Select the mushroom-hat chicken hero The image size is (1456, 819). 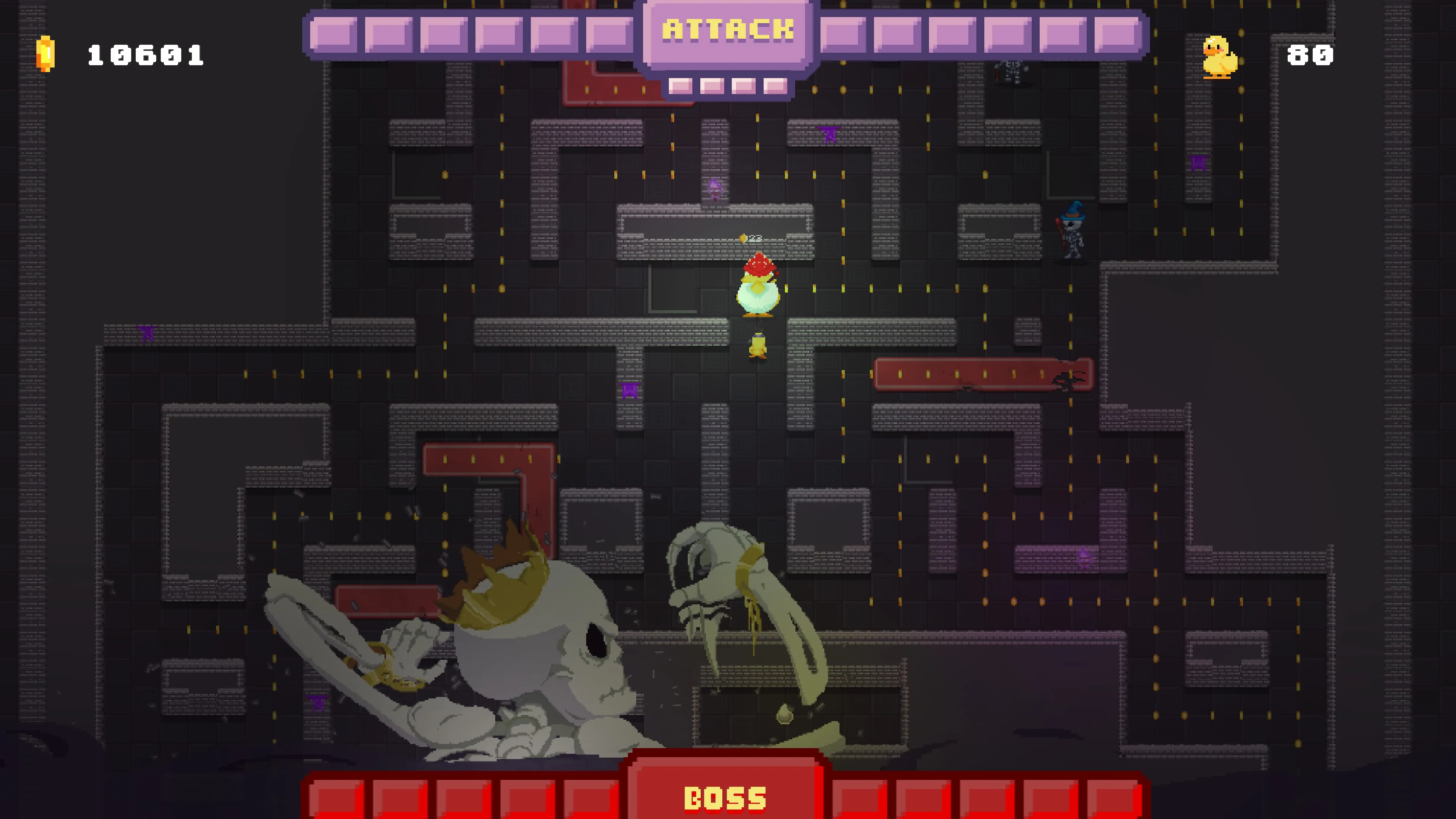pyautogui.click(x=758, y=286)
